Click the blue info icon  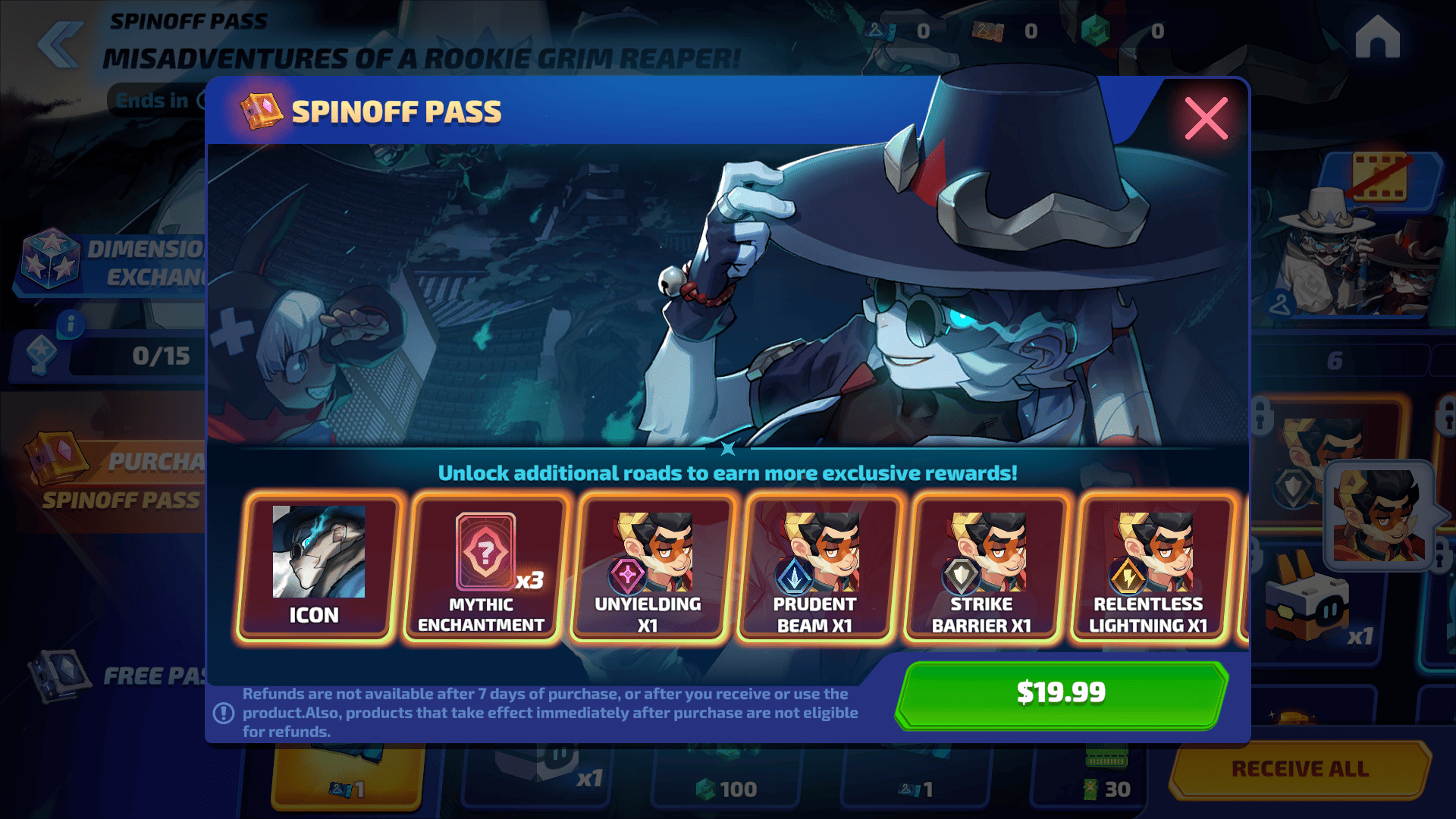coord(71,325)
